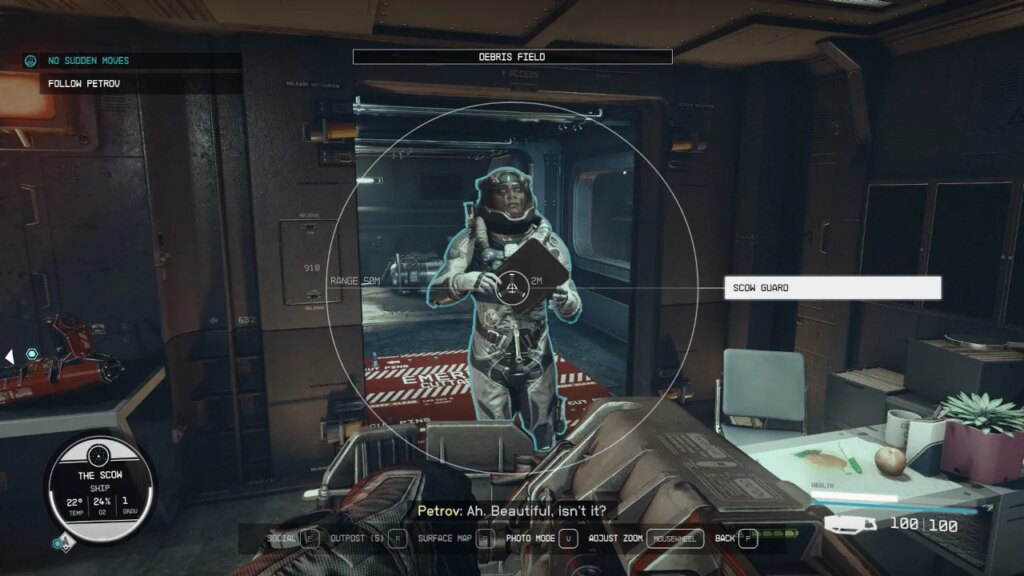
Task: Select the Scow Guard scanner label
Action: click(x=831, y=288)
